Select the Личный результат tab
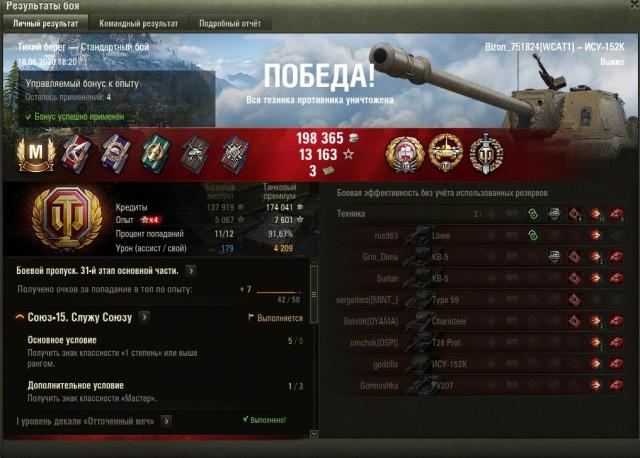The image size is (640, 458). (x=45, y=22)
